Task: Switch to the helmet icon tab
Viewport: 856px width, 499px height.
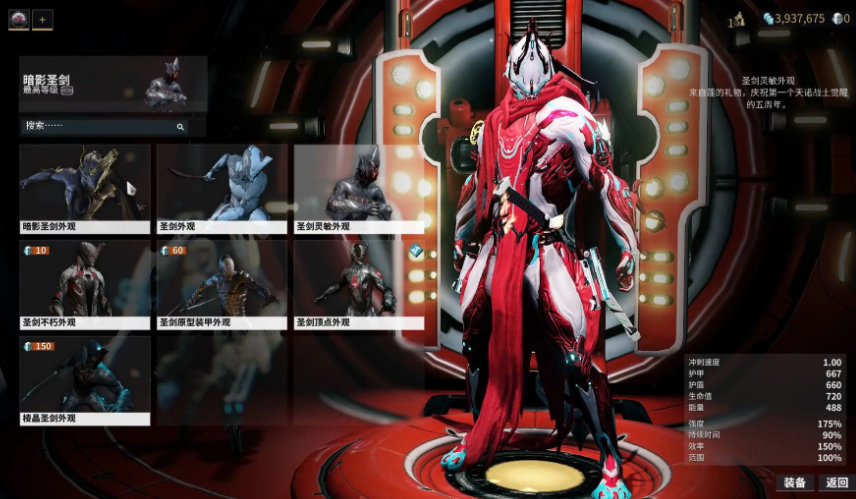Action: [x=19, y=20]
